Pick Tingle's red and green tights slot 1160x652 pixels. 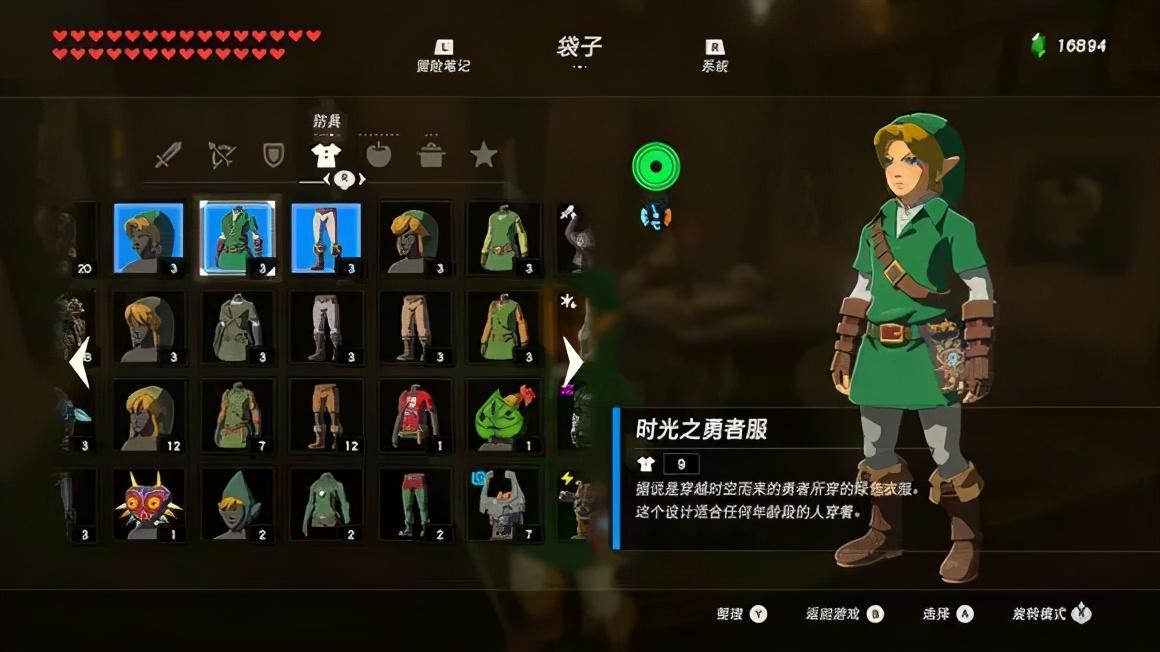[x=415, y=504]
